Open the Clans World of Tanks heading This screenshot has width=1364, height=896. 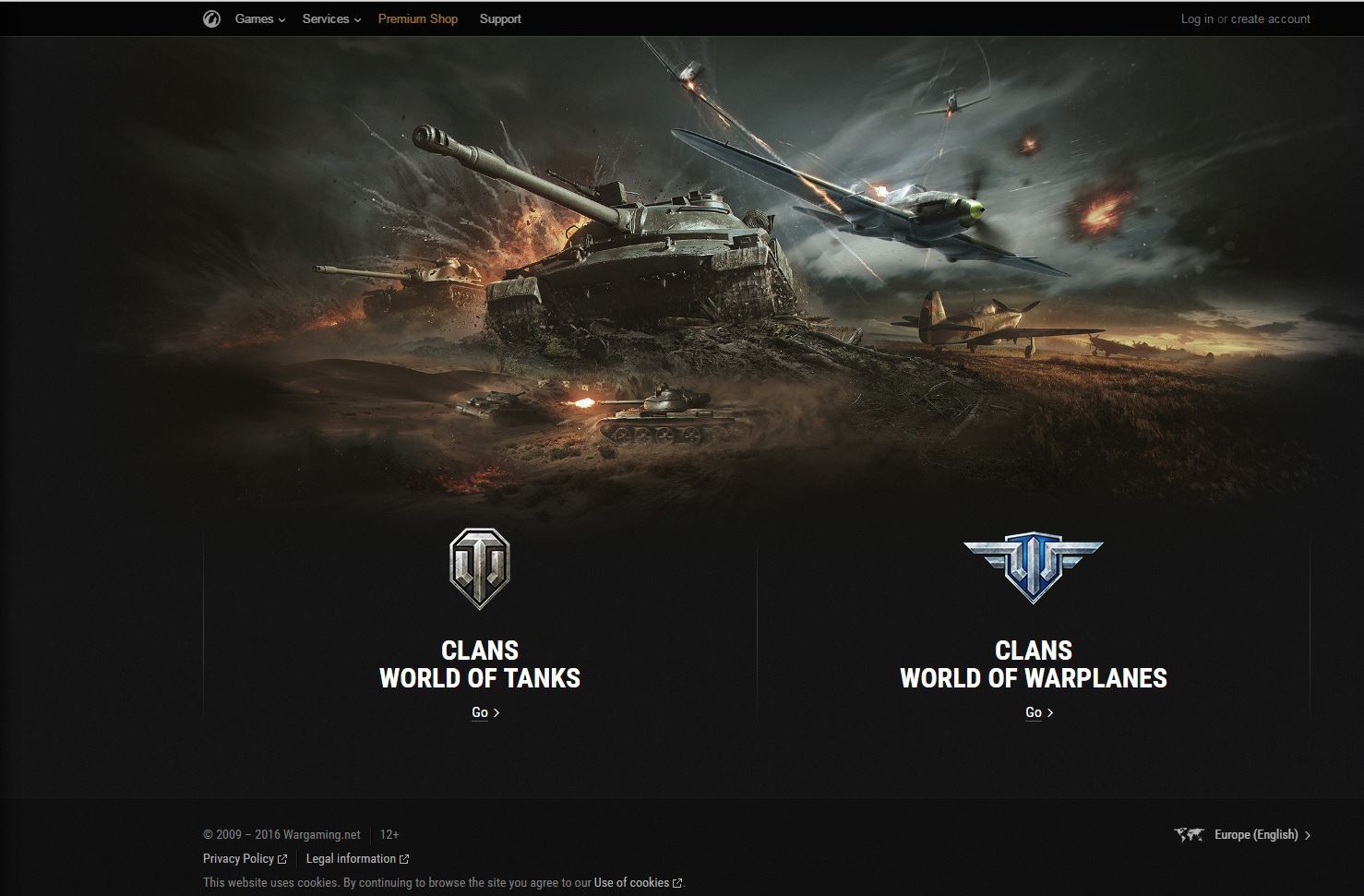pyautogui.click(x=480, y=664)
